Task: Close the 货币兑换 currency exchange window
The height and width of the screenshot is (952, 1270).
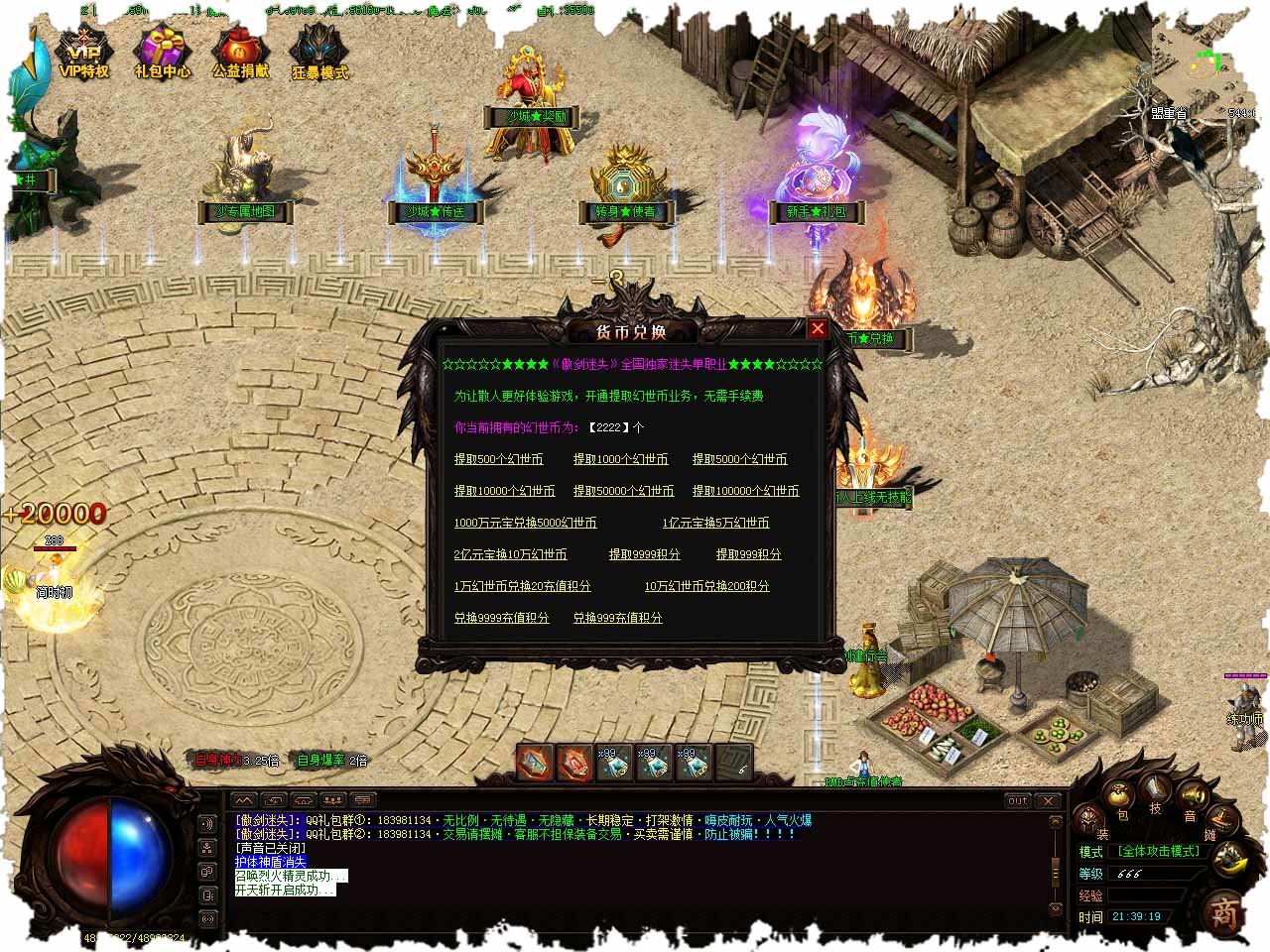Action: [x=818, y=328]
